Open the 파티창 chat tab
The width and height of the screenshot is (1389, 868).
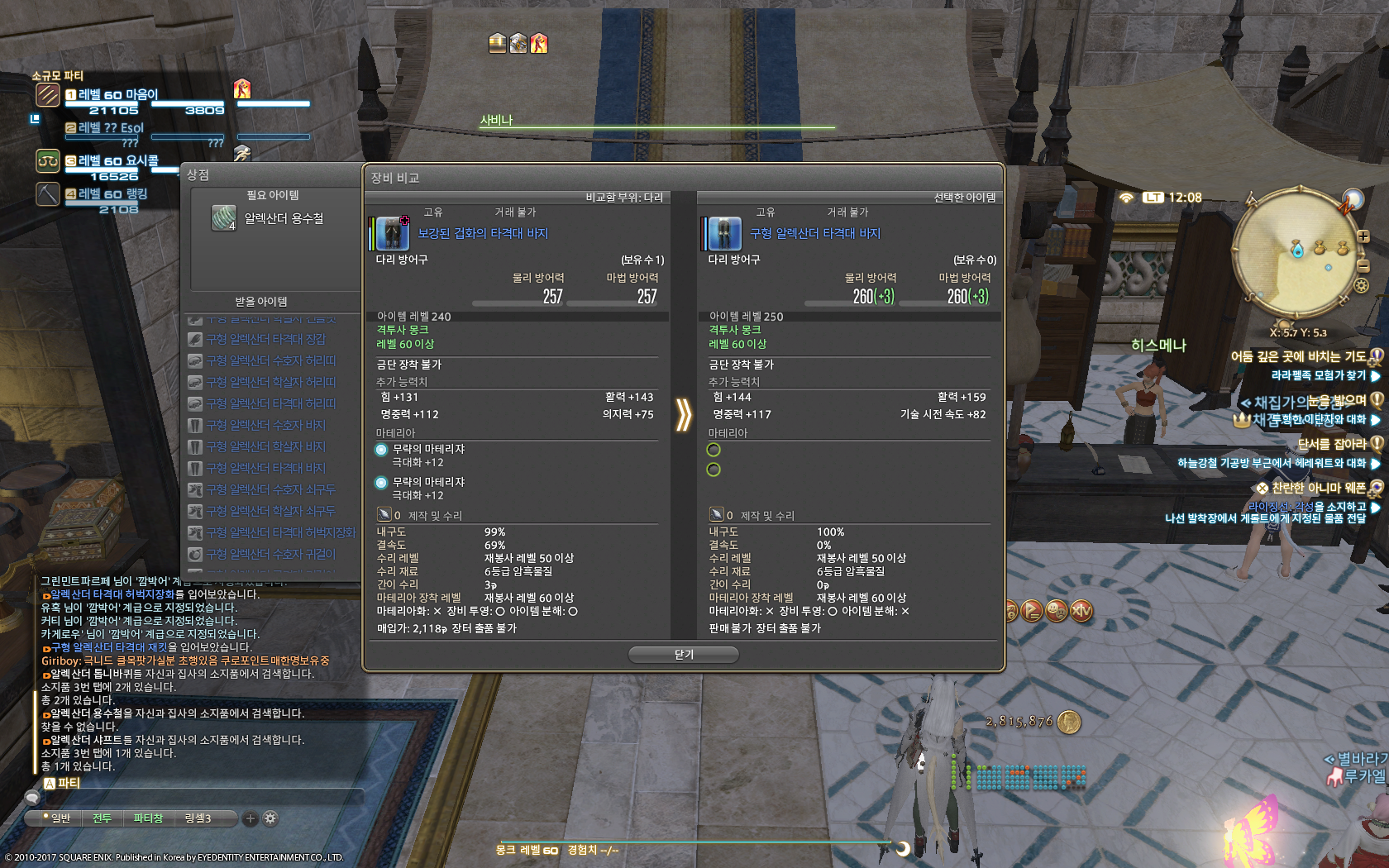(148, 818)
